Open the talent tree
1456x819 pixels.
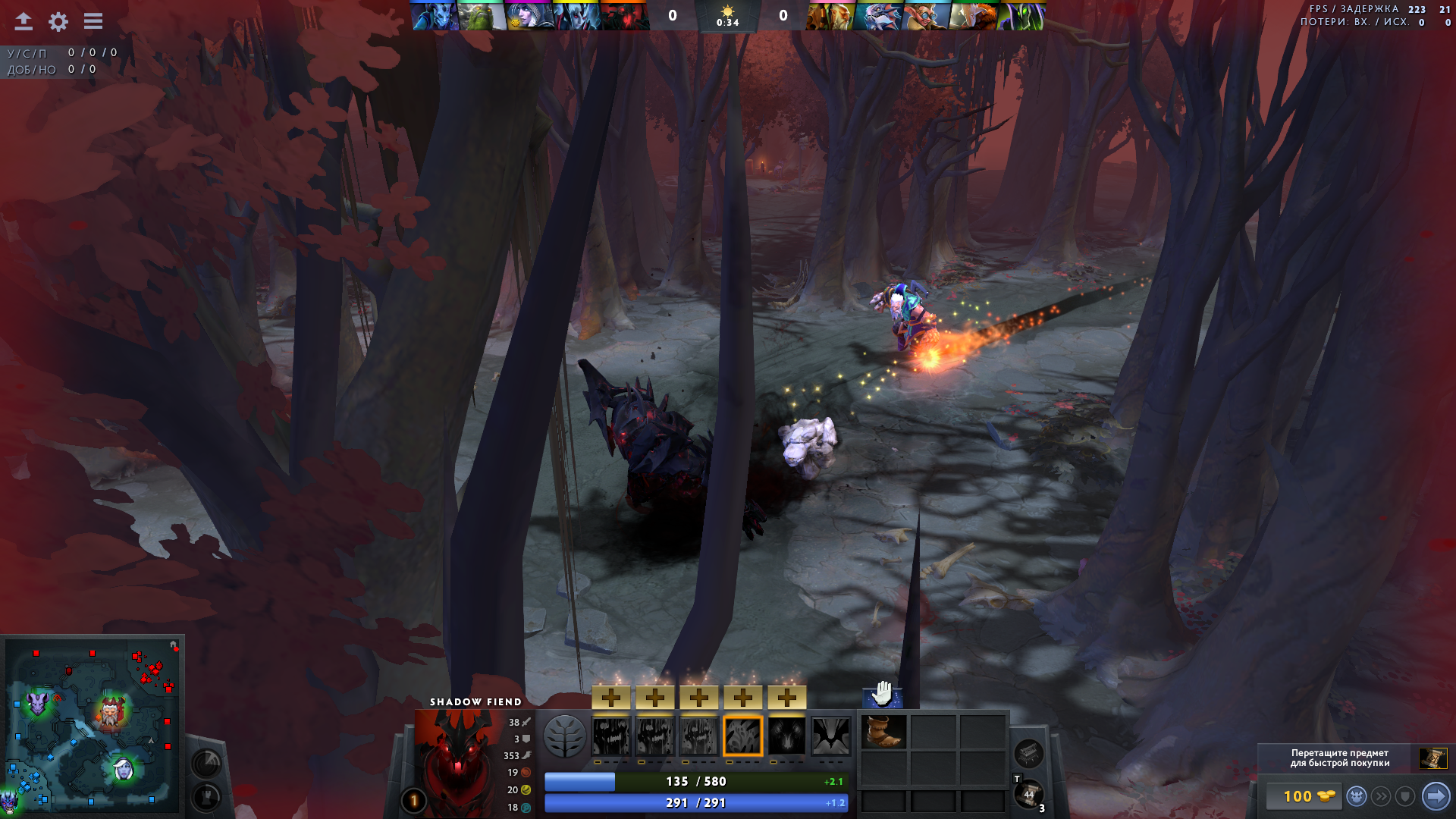click(x=565, y=736)
